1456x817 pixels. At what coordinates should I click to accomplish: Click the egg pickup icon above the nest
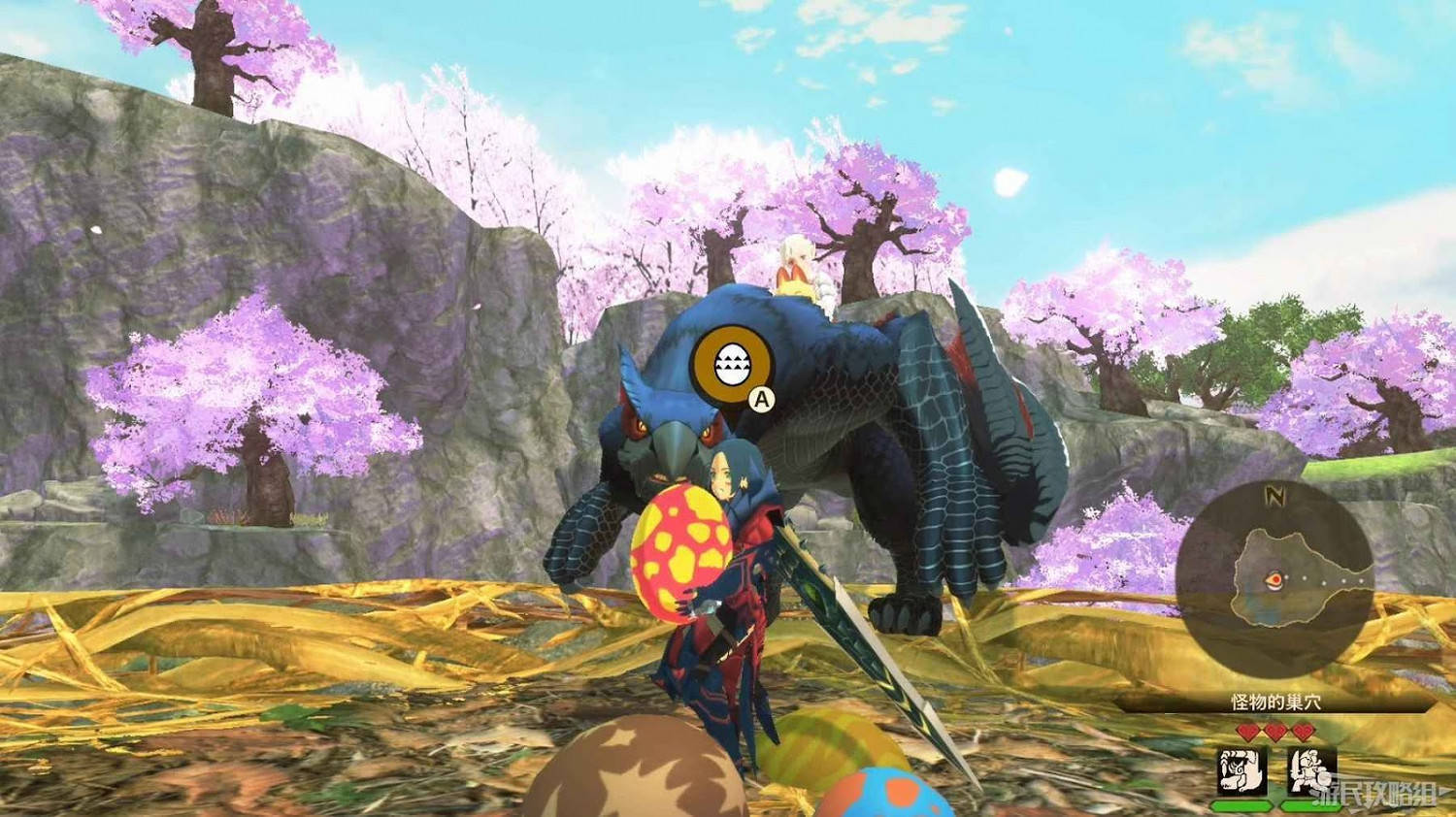point(733,364)
